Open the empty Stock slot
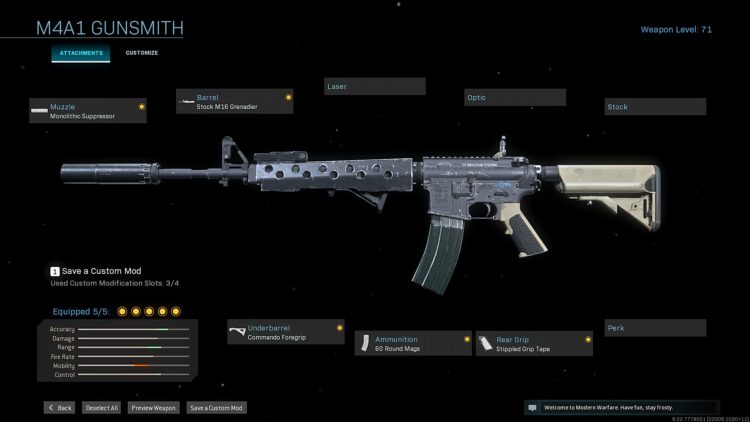This screenshot has height=422, width=750. pyautogui.click(x=655, y=107)
